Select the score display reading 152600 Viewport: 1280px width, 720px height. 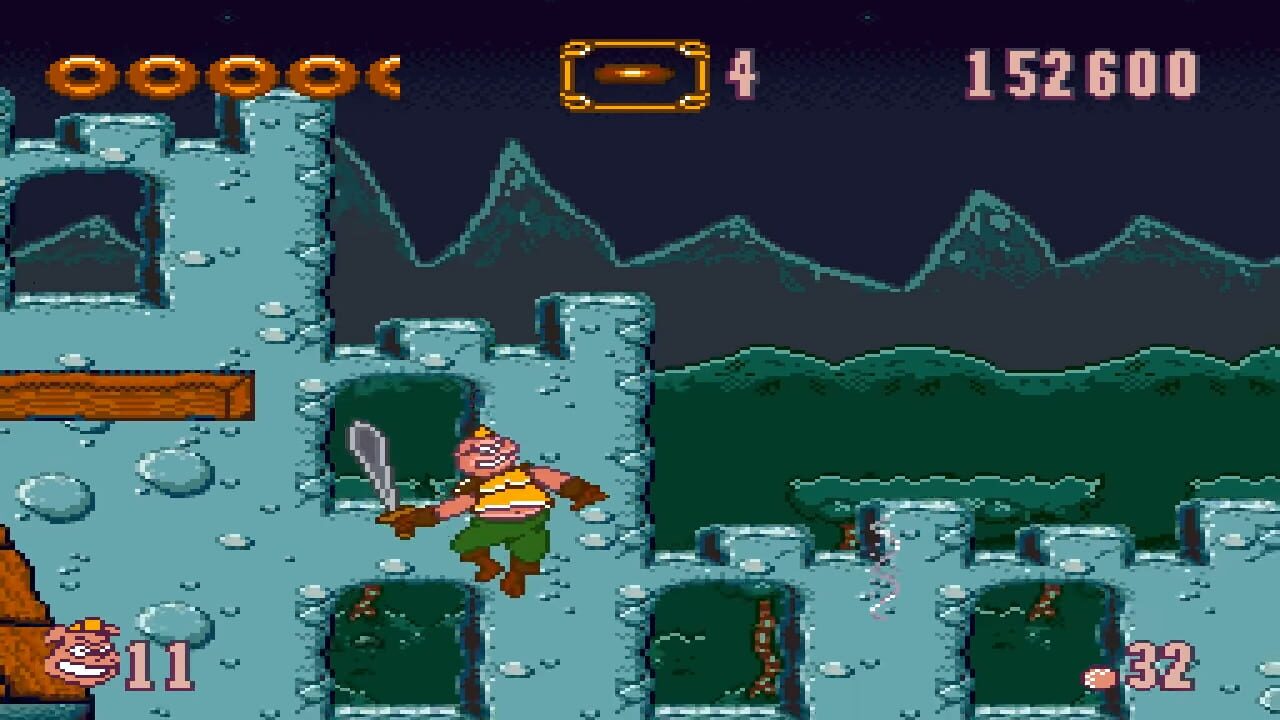pyautogui.click(x=1087, y=72)
